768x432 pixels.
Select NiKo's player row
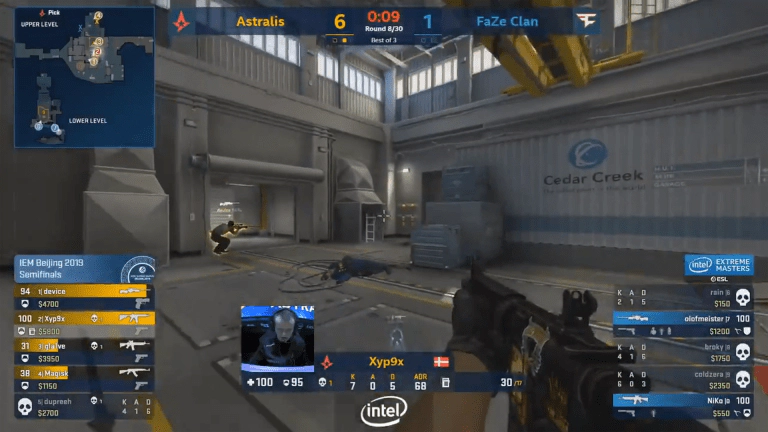[x=684, y=405]
